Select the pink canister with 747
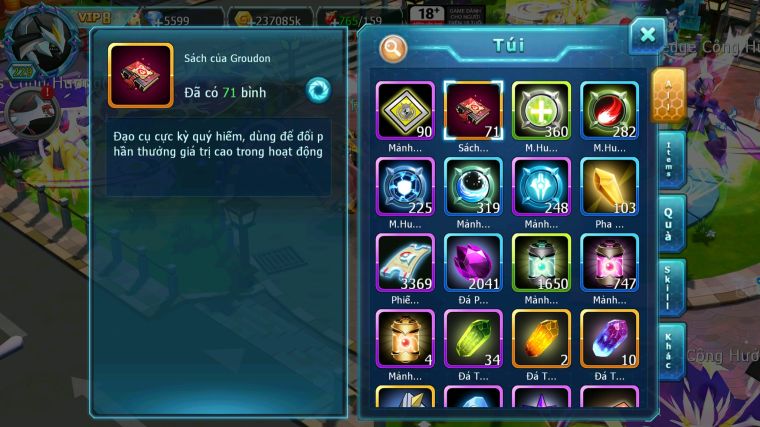Viewport: 760px width, 427px height. (x=609, y=262)
